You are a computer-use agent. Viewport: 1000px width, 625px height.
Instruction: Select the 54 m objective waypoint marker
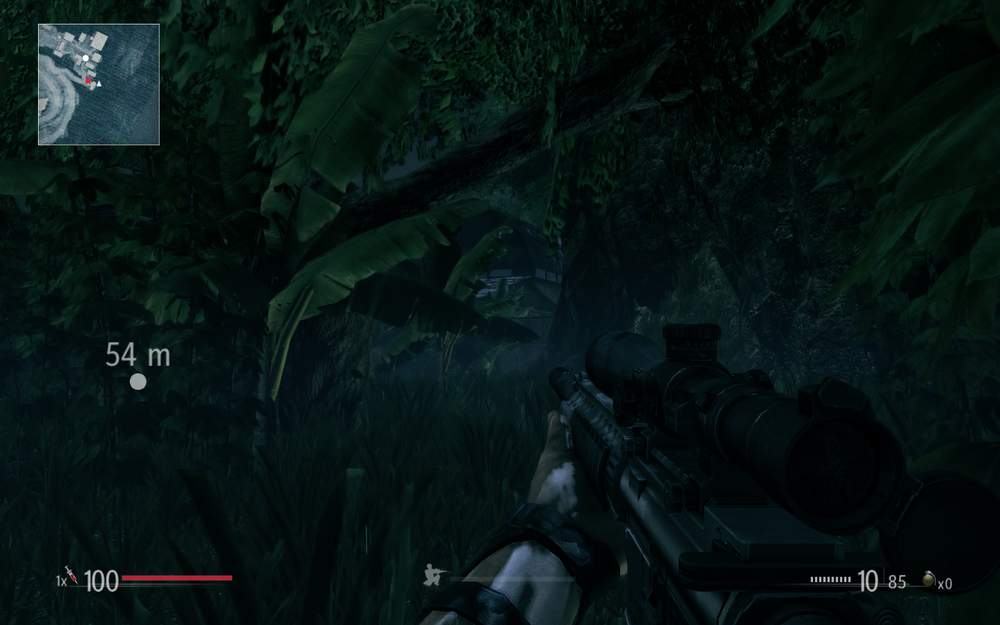pyautogui.click(x=138, y=381)
